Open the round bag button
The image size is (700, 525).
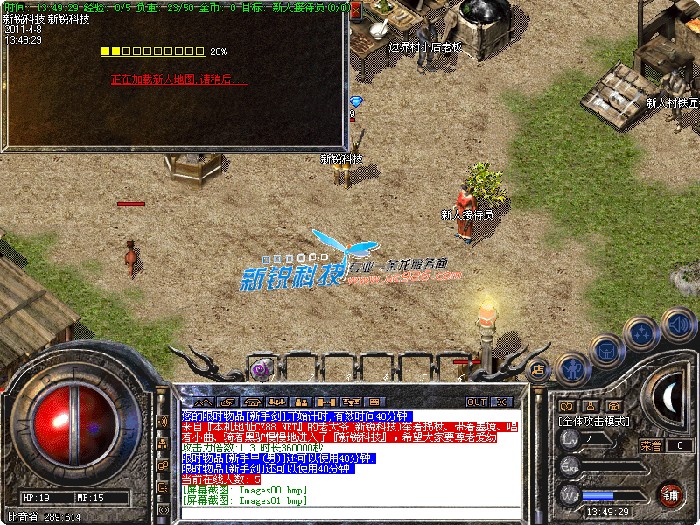click(606, 349)
